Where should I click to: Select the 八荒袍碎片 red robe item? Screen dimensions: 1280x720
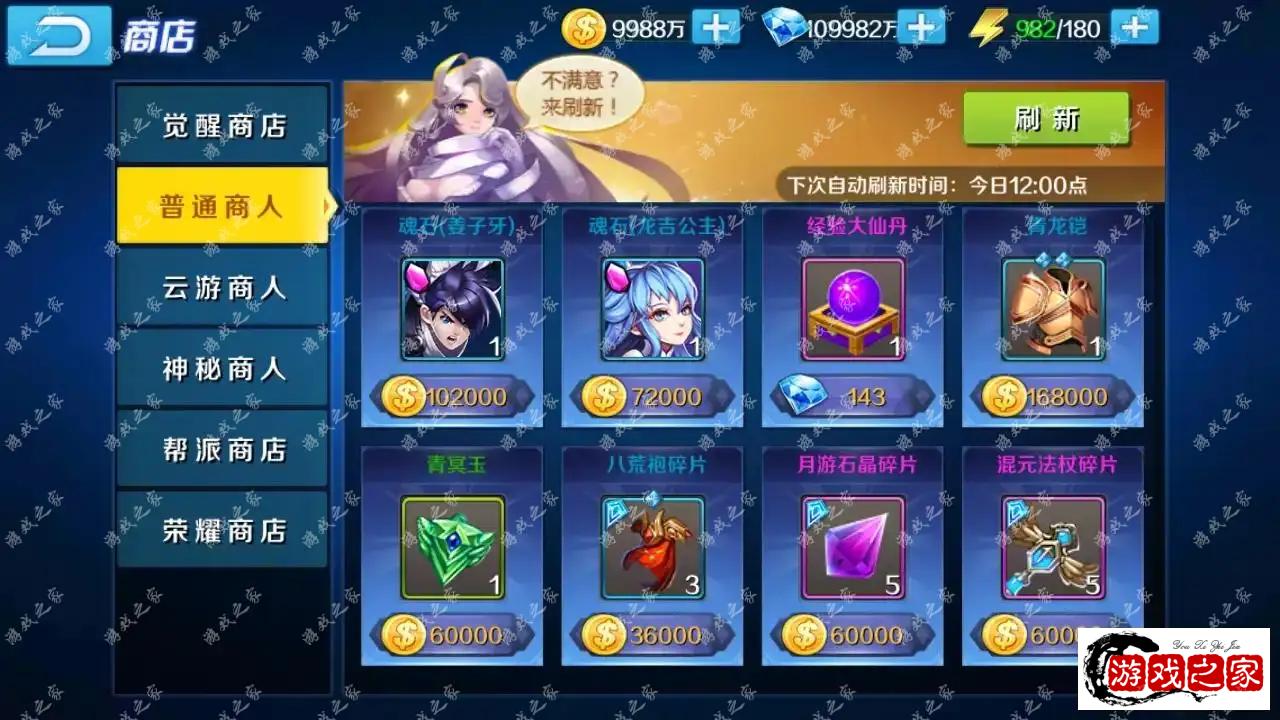[x=652, y=547]
